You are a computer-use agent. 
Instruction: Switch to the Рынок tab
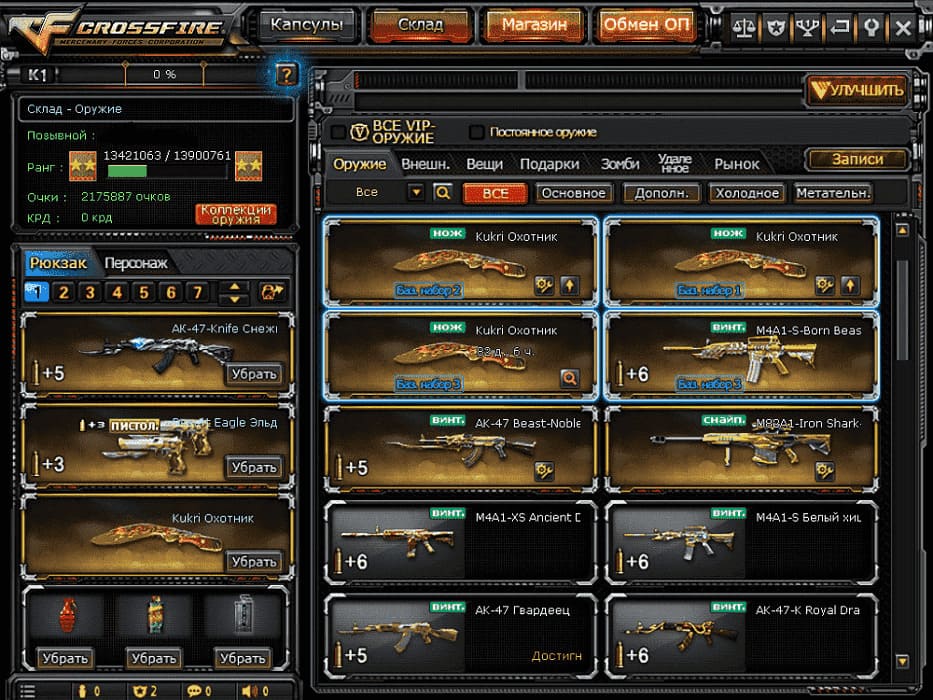tap(737, 164)
